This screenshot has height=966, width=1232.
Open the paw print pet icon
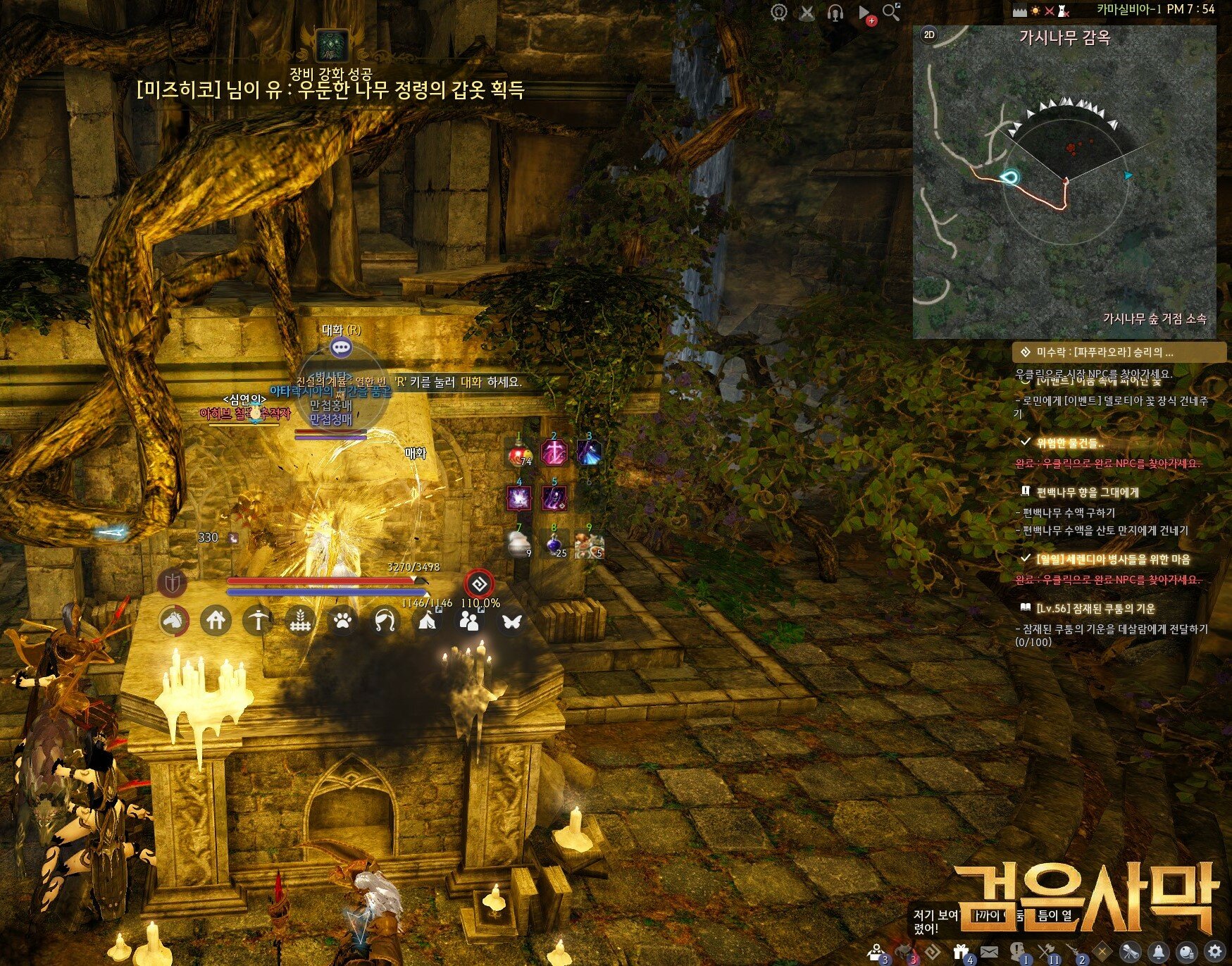[342, 621]
